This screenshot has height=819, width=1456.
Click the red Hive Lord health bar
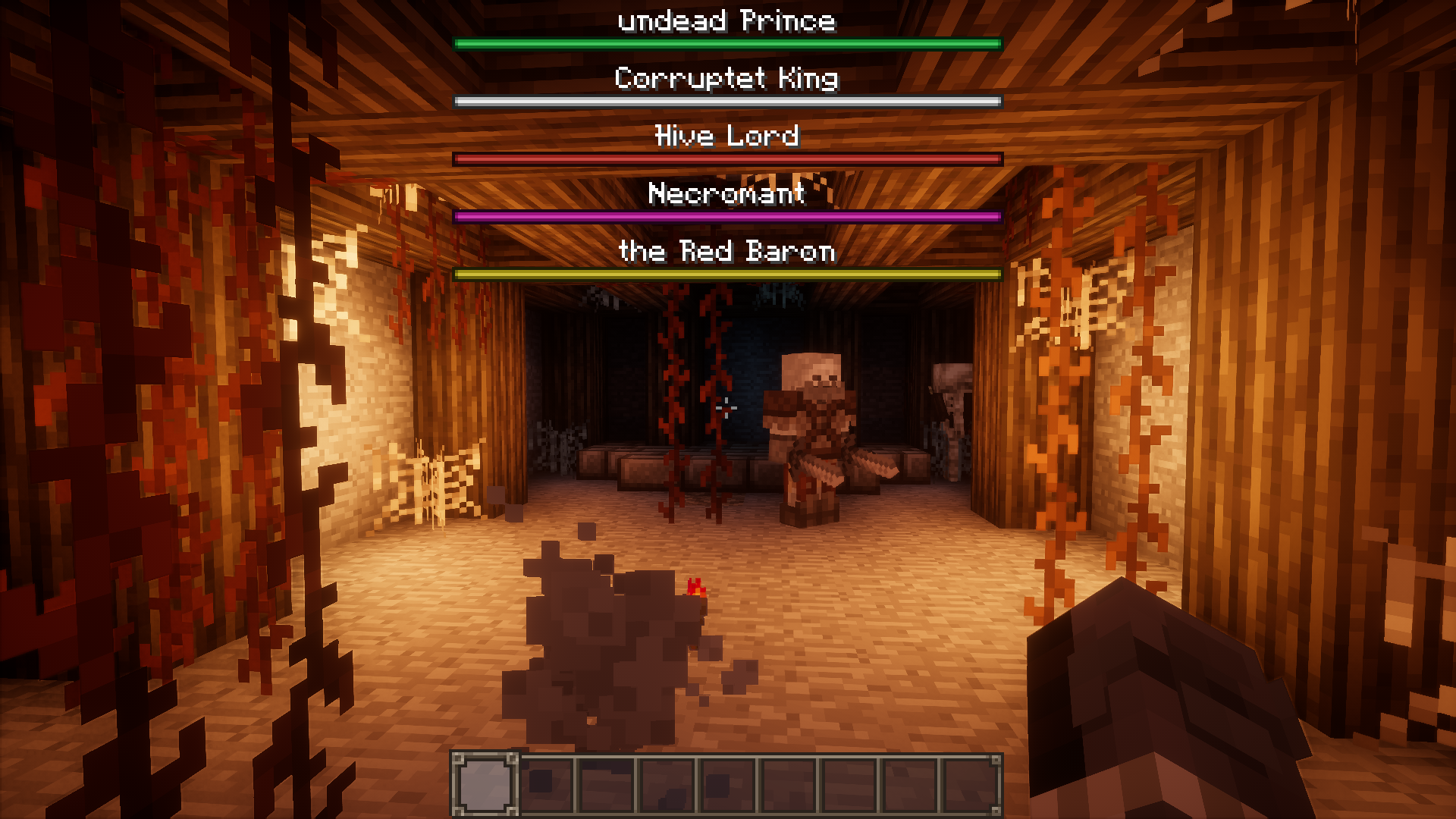726,158
